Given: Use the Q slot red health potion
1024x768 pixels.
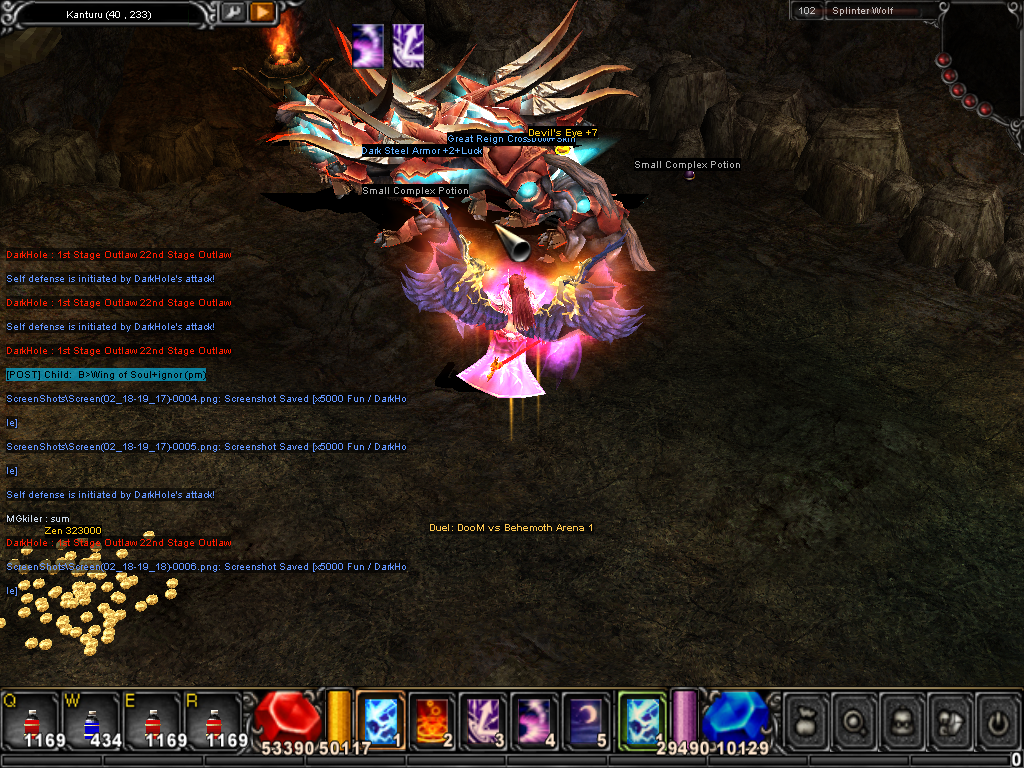Looking at the screenshot, I should coord(31,718).
